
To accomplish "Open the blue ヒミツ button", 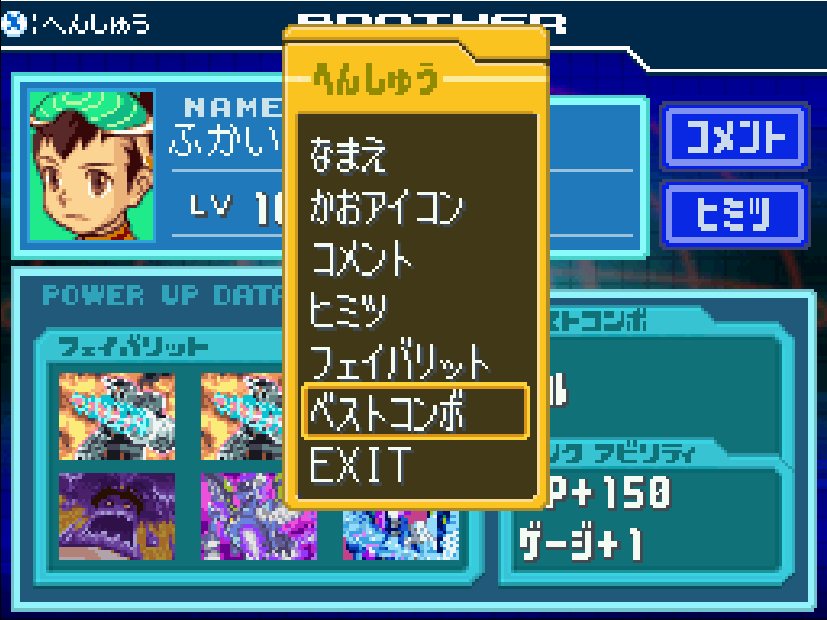I will point(734,212).
